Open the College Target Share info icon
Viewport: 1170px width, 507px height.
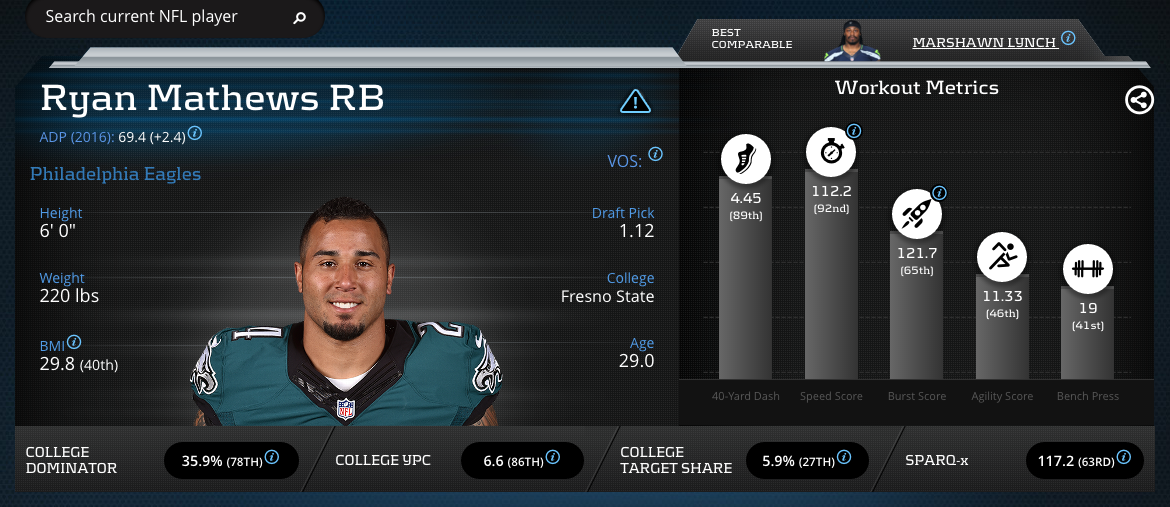(842, 459)
